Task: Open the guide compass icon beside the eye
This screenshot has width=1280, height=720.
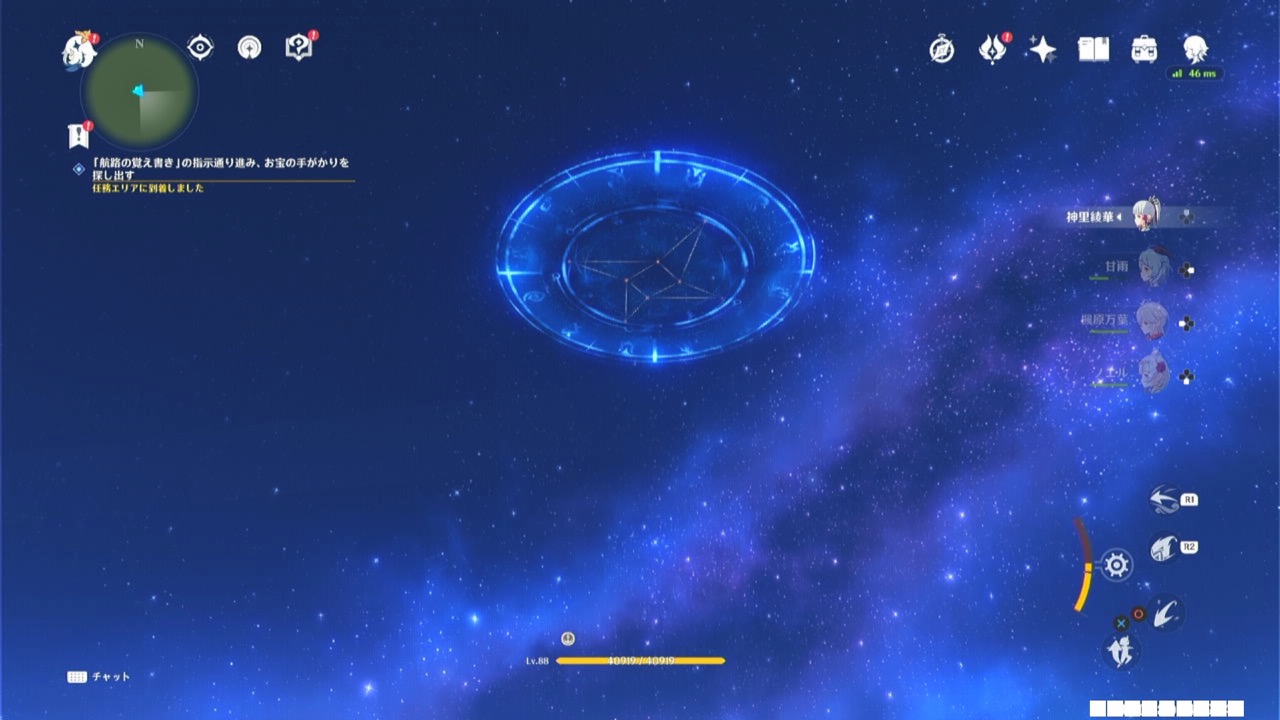Action: coord(248,46)
